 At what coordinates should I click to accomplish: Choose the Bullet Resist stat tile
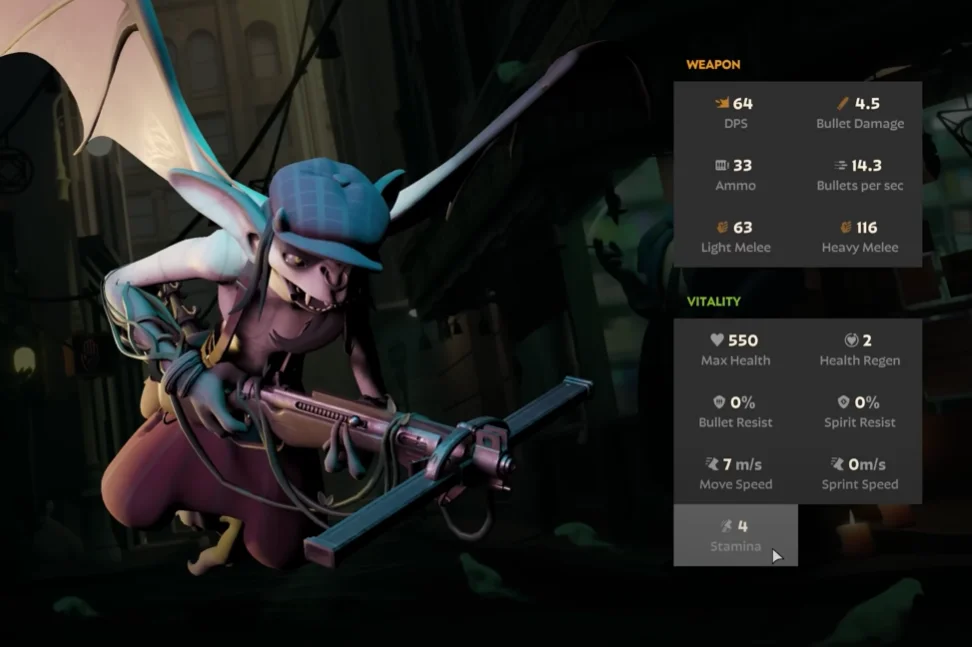[x=736, y=412]
